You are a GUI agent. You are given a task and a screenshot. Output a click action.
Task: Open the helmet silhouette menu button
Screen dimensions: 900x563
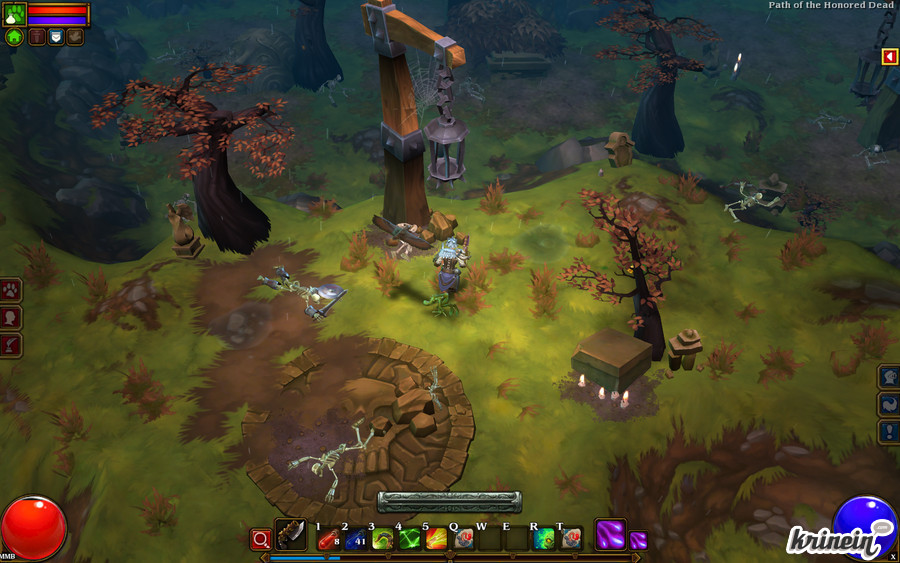tap(889, 377)
